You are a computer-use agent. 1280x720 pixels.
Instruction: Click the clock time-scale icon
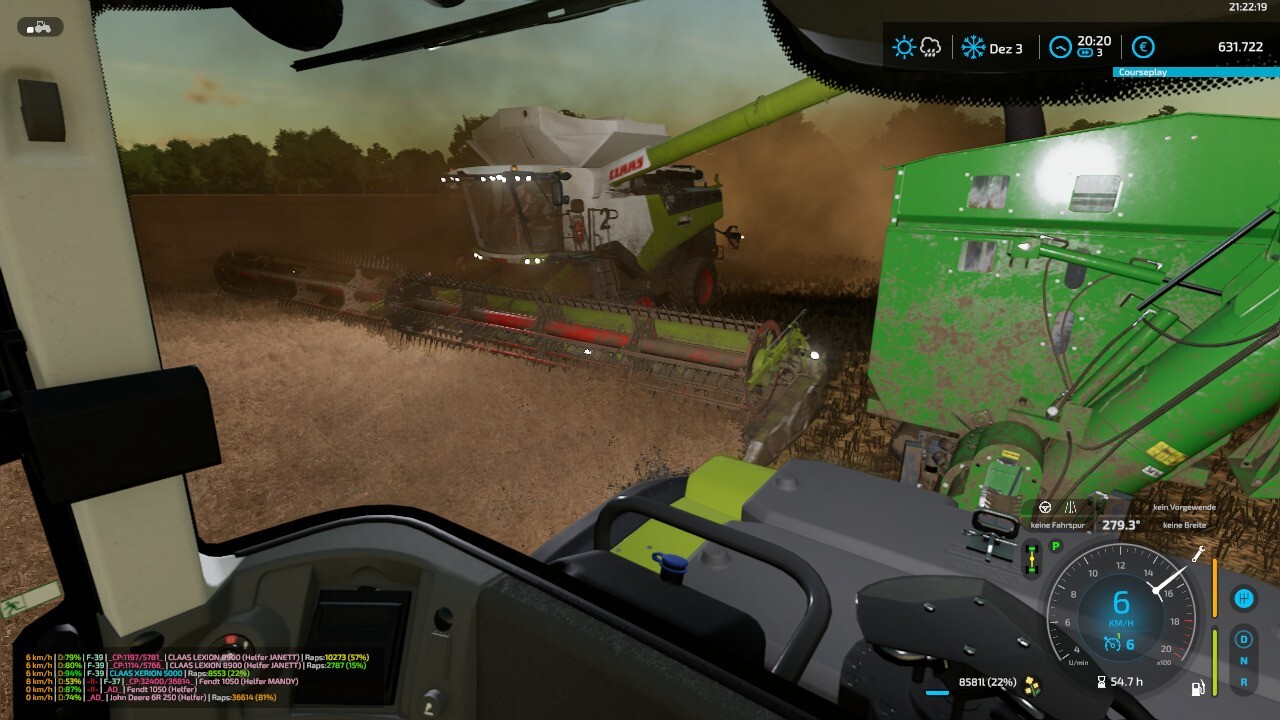[1060, 47]
